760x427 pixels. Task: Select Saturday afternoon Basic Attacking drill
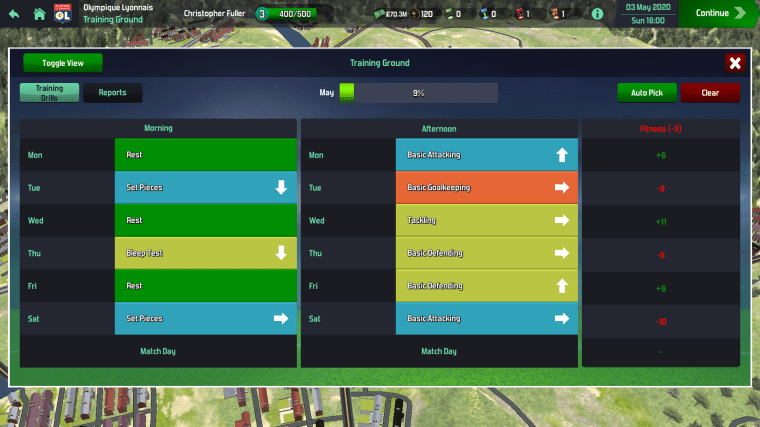point(487,318)
